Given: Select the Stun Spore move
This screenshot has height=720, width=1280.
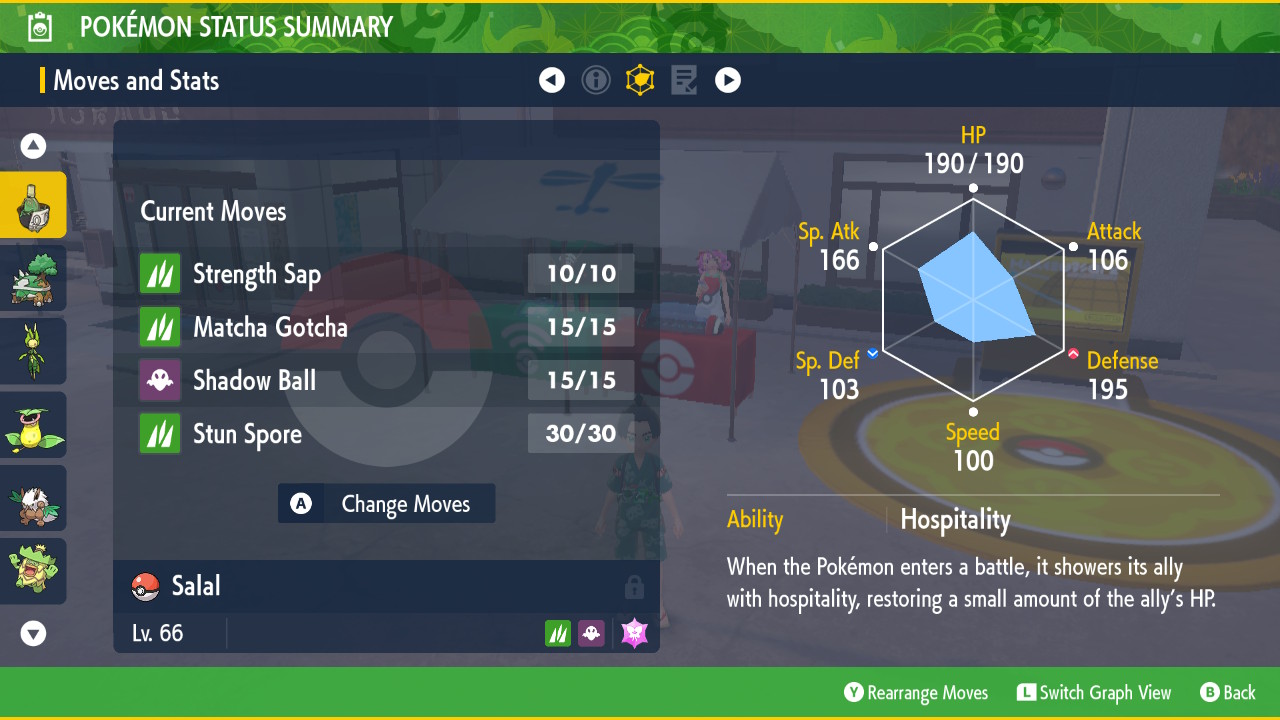Looking at the screenshot, I should tap(386, 434).
